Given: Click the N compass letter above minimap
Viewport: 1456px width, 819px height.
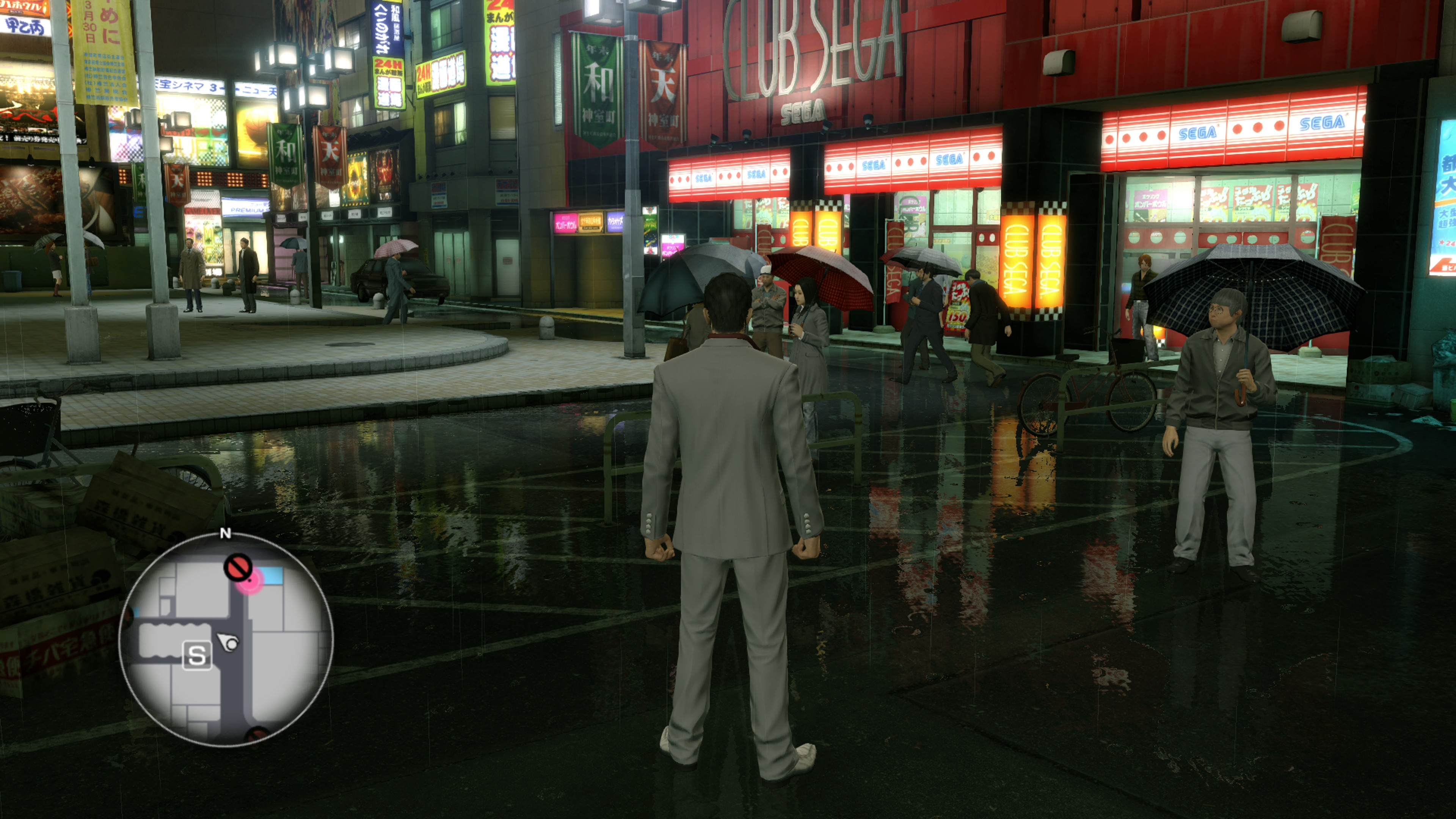Looking at the screenshot, I should point(226,533).
